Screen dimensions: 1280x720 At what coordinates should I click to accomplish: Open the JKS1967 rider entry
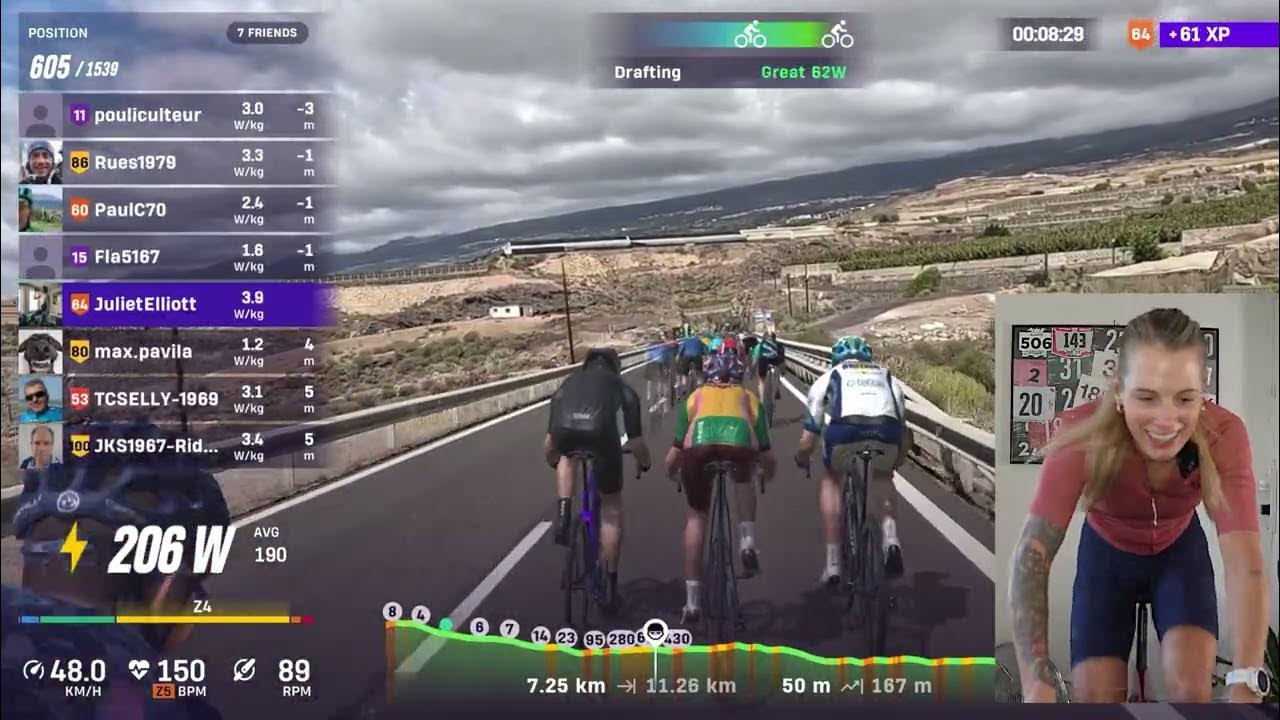point(176,446)
